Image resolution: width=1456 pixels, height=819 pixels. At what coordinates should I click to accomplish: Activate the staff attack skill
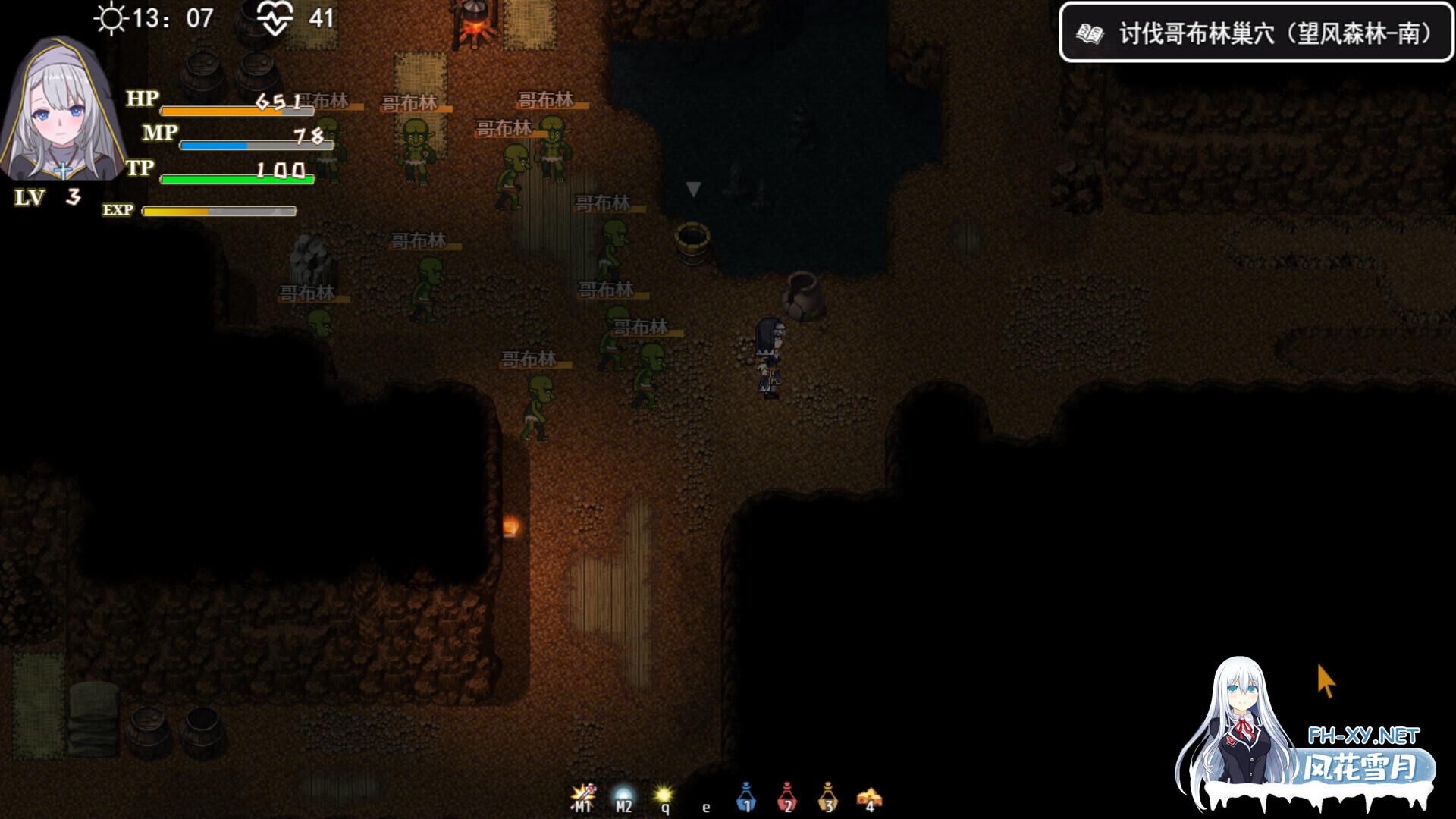[582, 797]
